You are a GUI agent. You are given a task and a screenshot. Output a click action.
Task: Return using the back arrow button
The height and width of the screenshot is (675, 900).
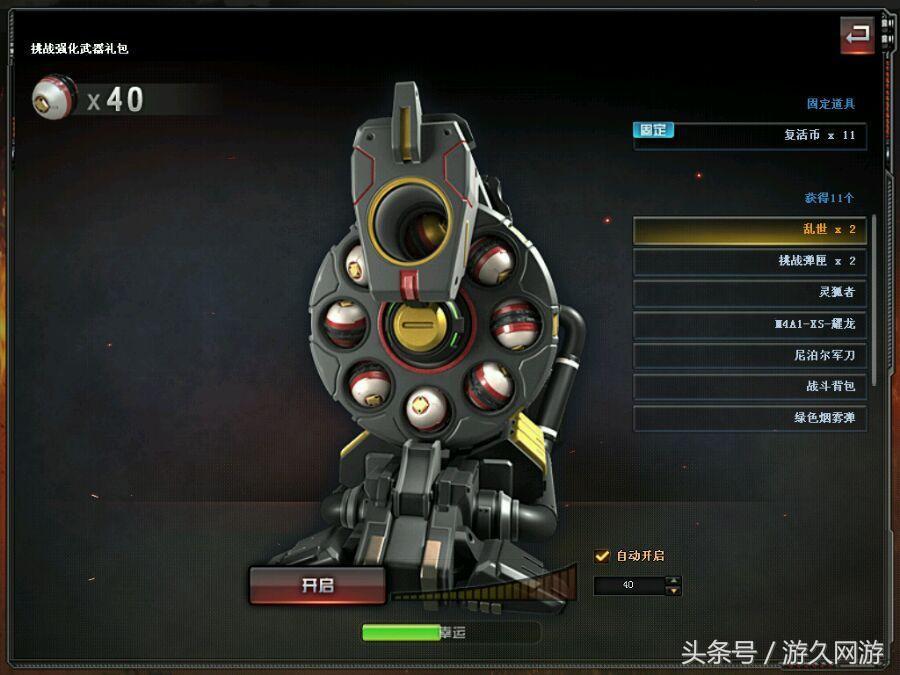(x=857, y=36)
